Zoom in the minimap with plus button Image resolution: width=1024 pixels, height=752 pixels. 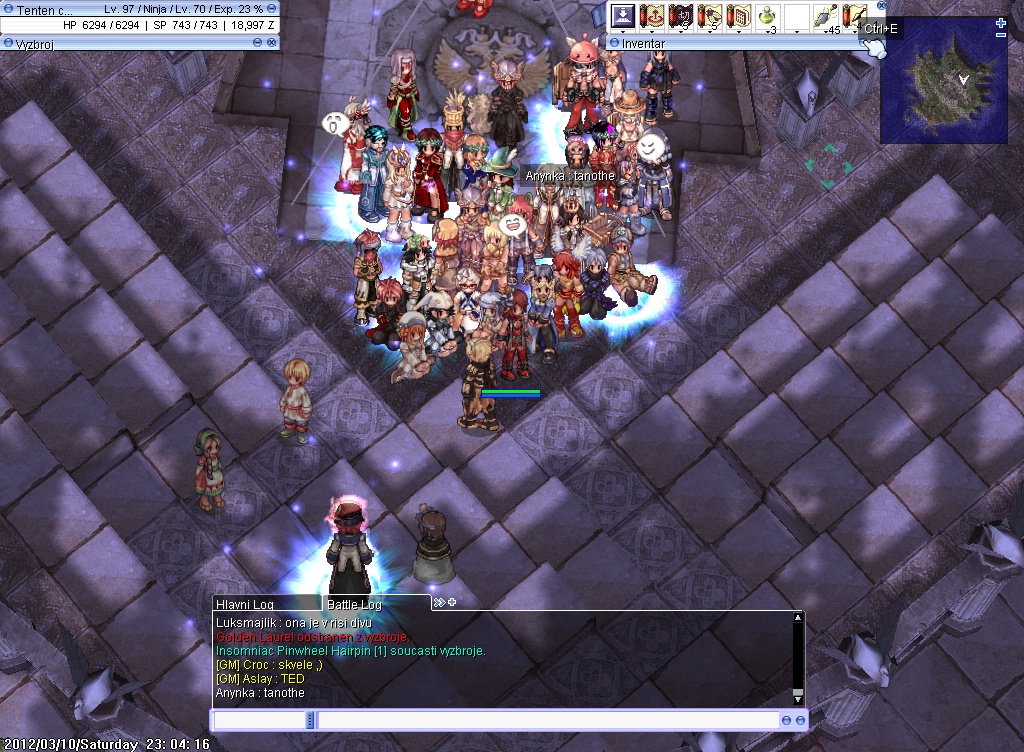pos(1001,23)
